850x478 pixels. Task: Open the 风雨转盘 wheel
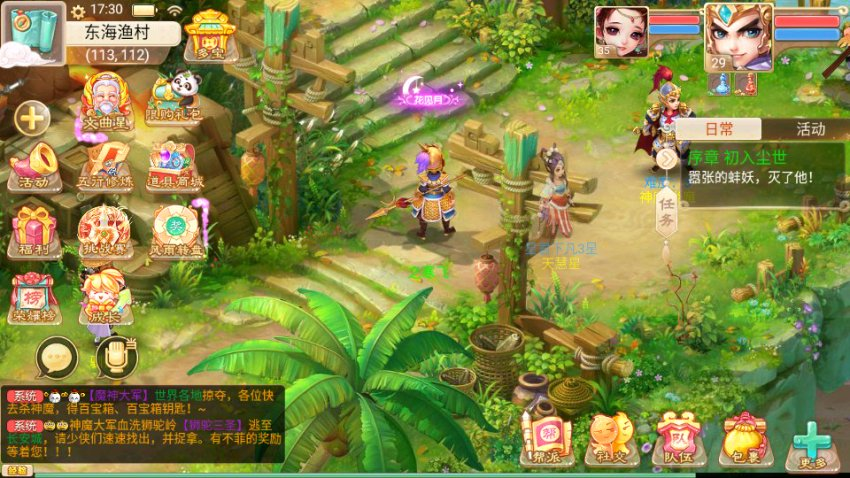(x=173, y=230)
